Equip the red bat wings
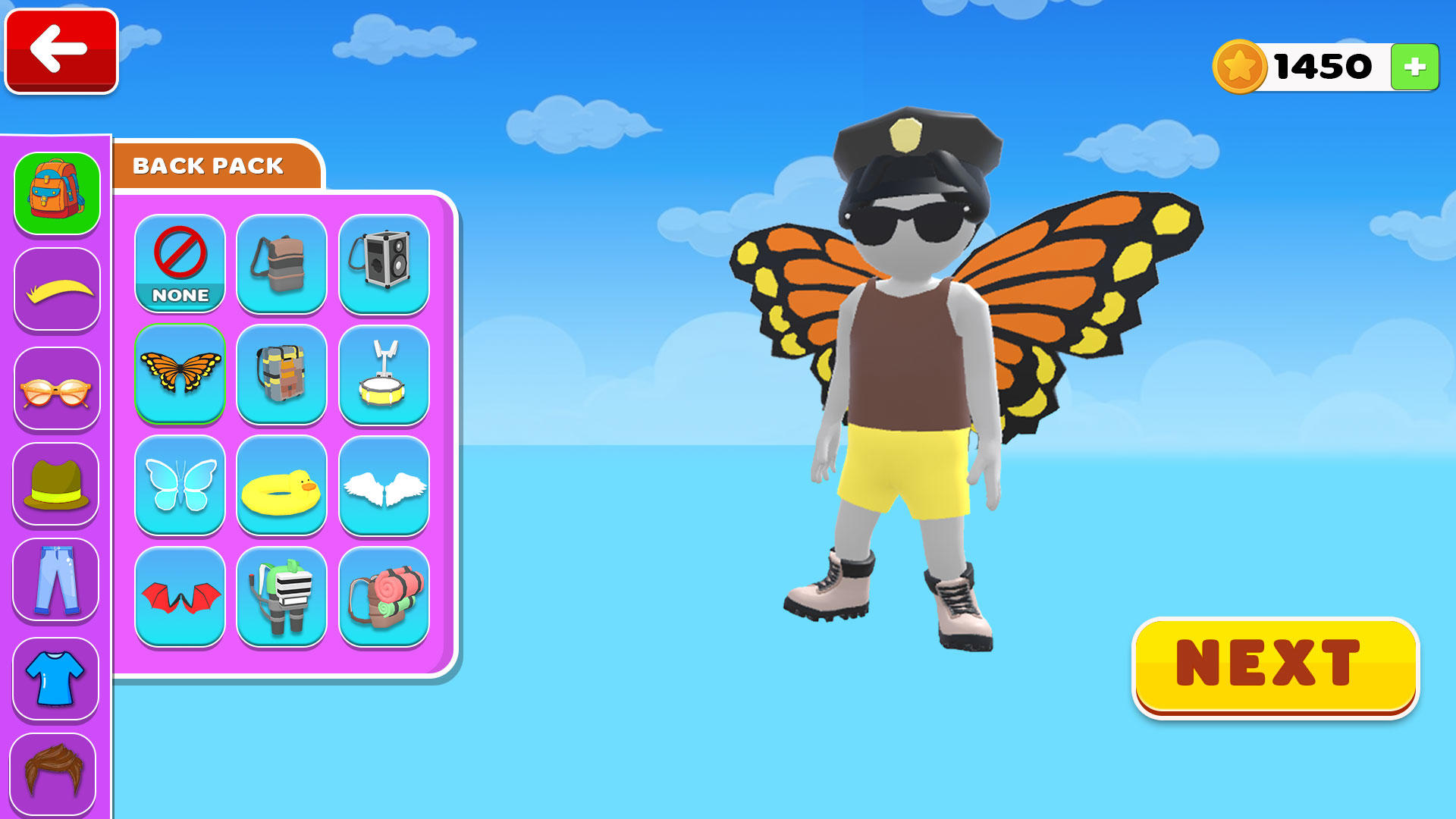 click(179, 598)
